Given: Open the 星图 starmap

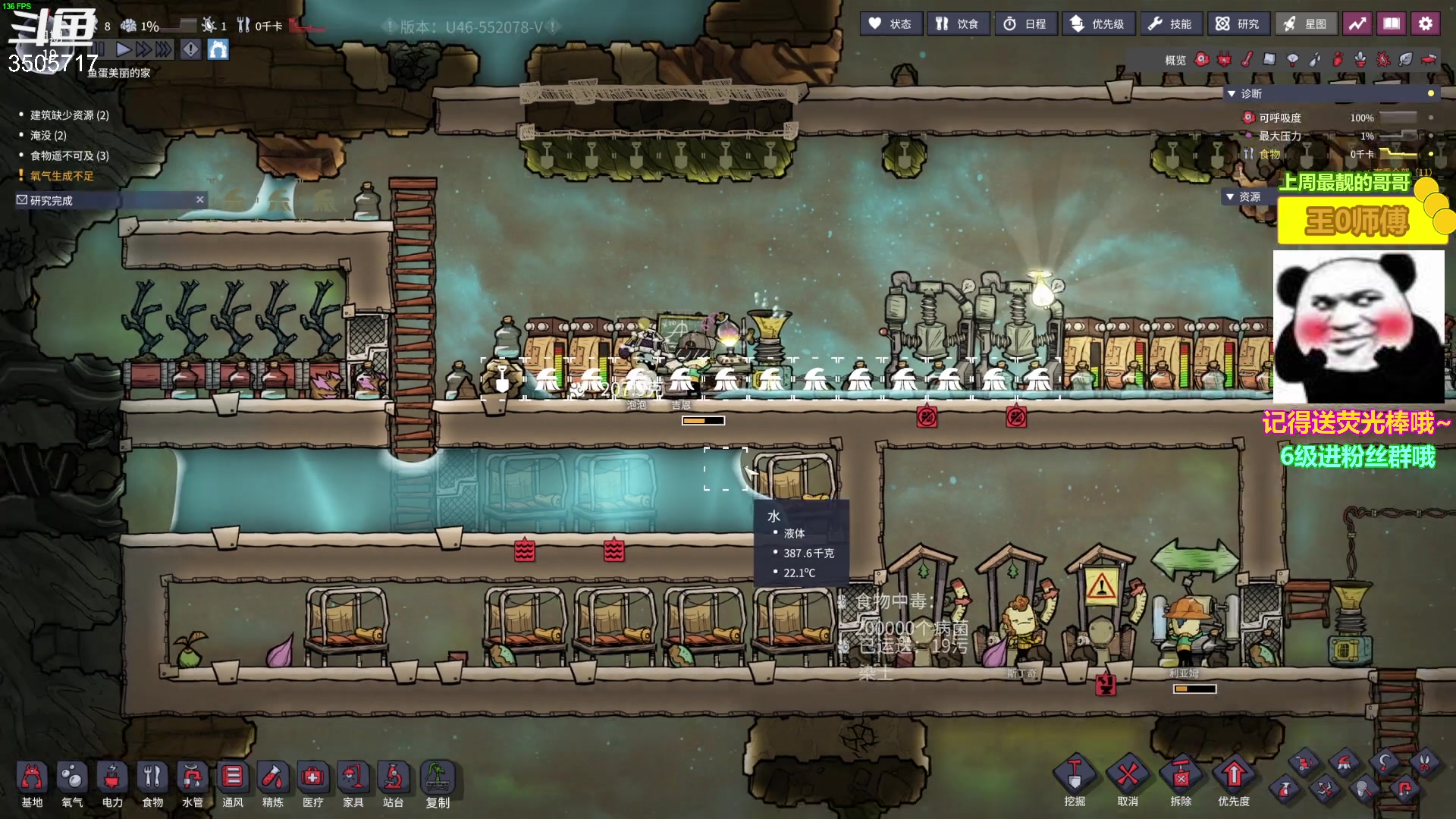Looking at the screenshot, I should pyautogui.click(x=1305, y=24).
